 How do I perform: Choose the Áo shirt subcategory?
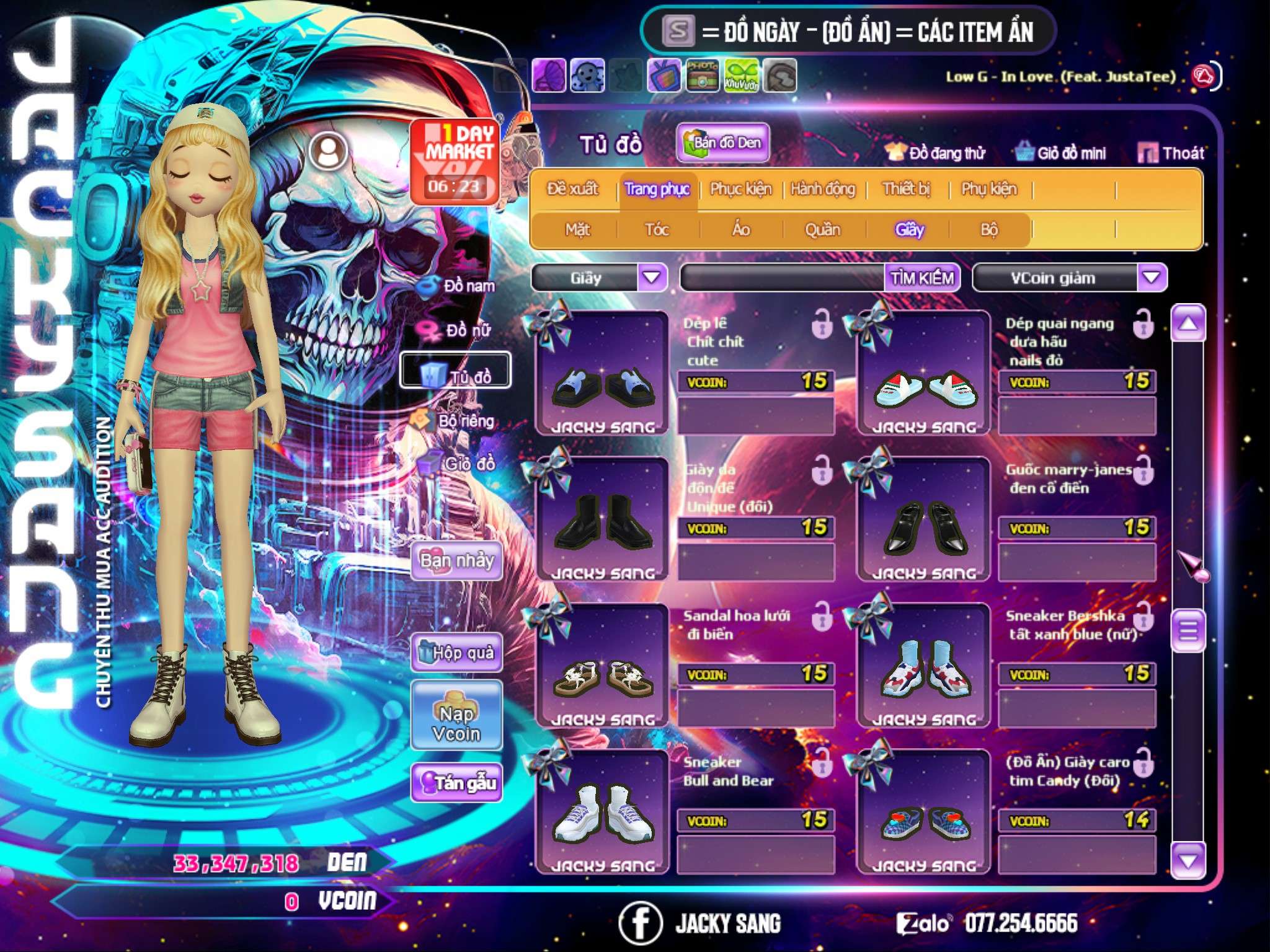point(740,230)
